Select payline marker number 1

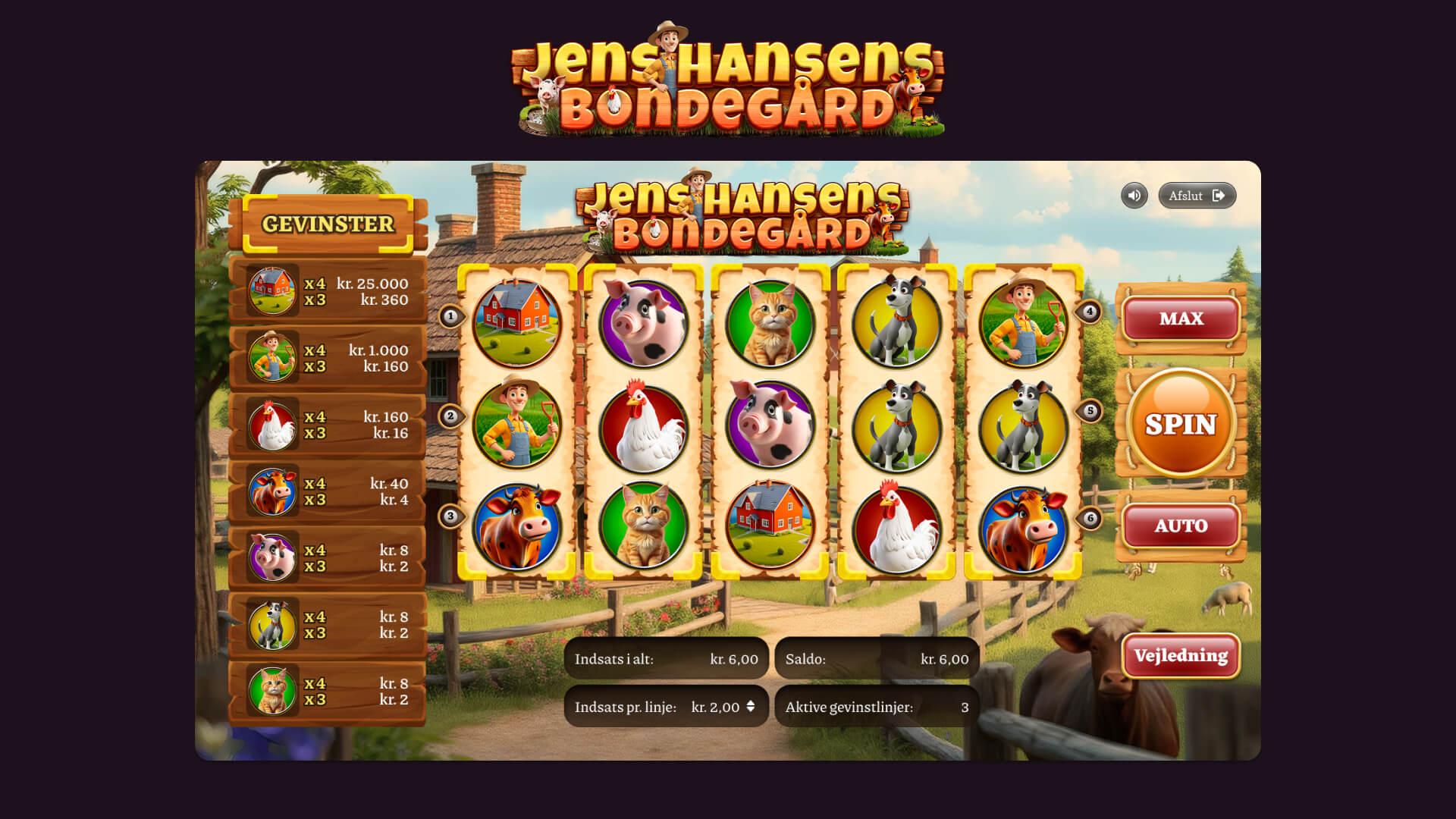coord(450,316)
